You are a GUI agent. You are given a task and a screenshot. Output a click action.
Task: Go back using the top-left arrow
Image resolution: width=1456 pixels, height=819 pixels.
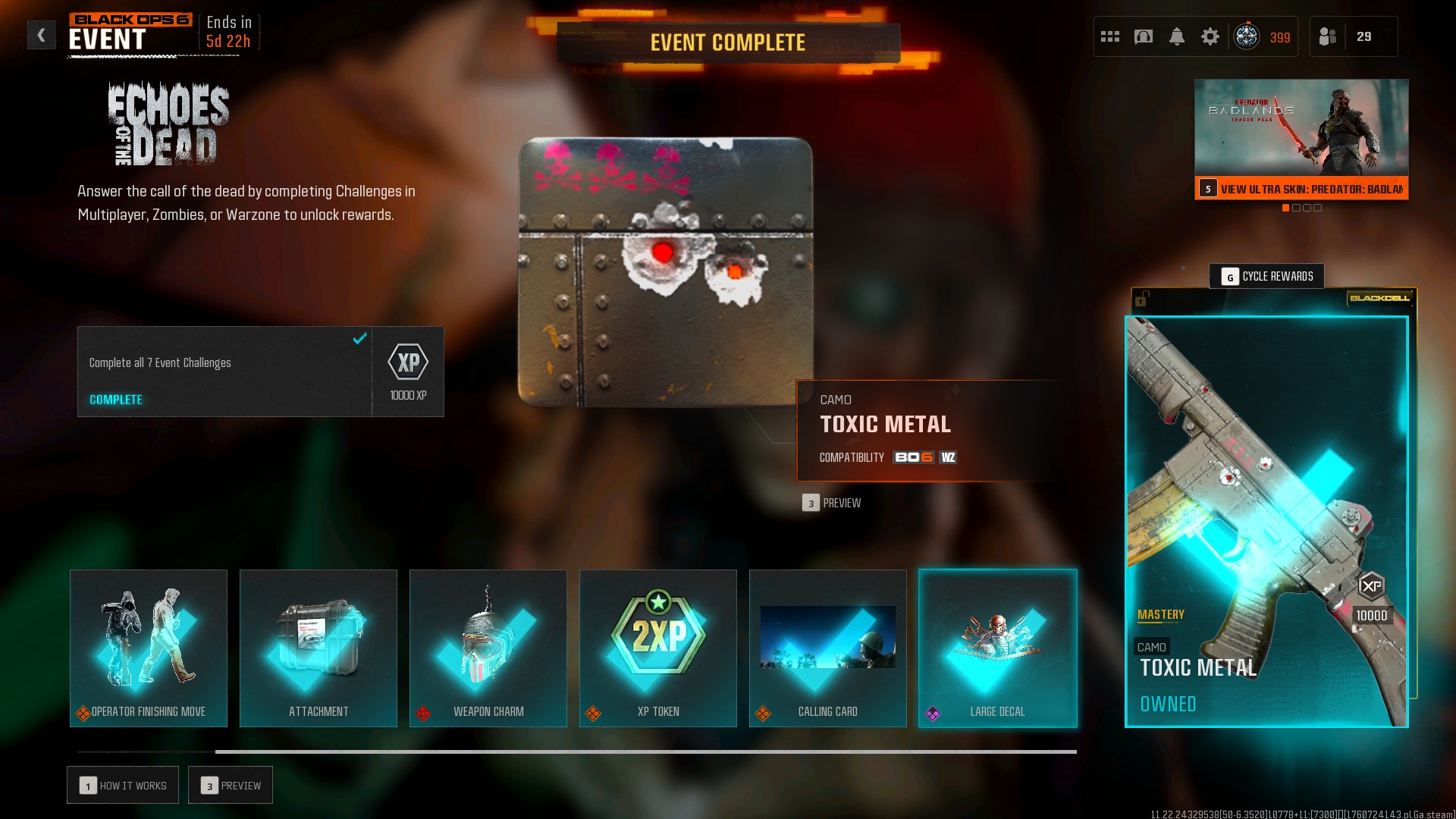pyautogui.click(x=42, y=35)
